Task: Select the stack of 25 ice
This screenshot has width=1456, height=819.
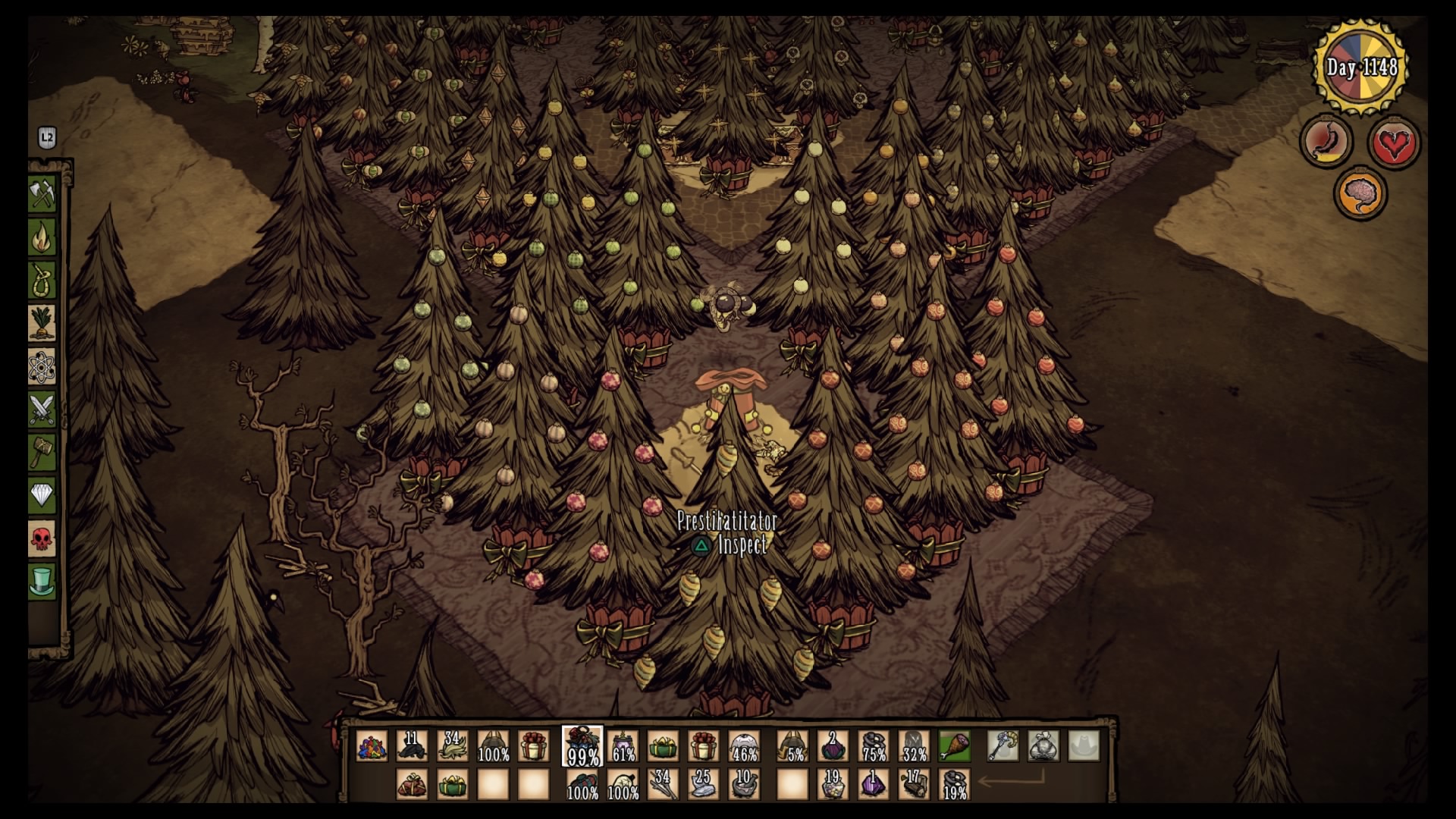Action: [x=703, y=784]
